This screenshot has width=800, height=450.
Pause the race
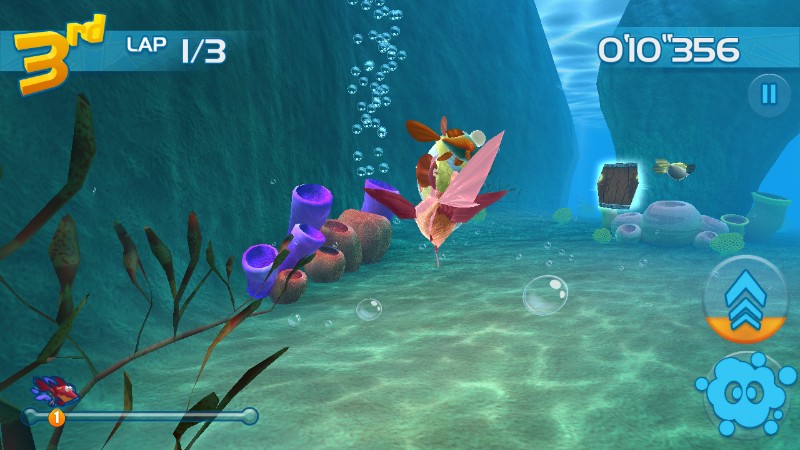coord(768,95)
